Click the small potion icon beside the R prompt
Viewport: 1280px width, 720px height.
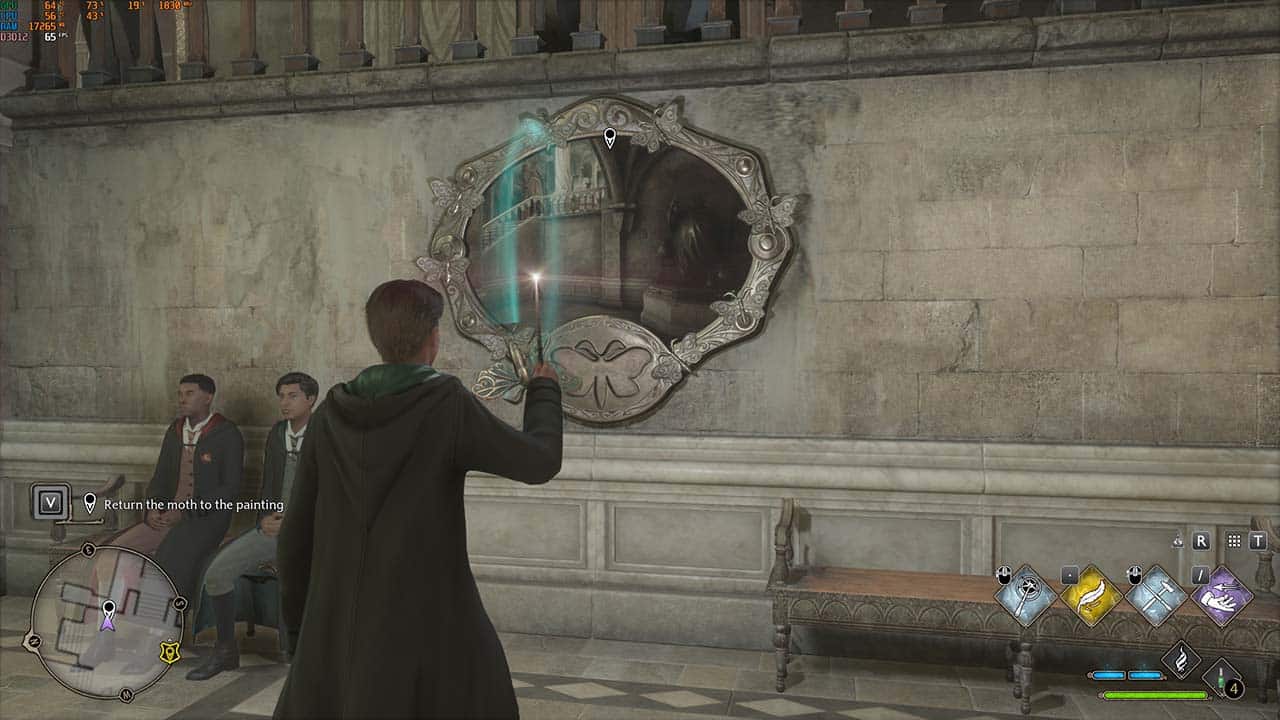(x=1177, y=542)
